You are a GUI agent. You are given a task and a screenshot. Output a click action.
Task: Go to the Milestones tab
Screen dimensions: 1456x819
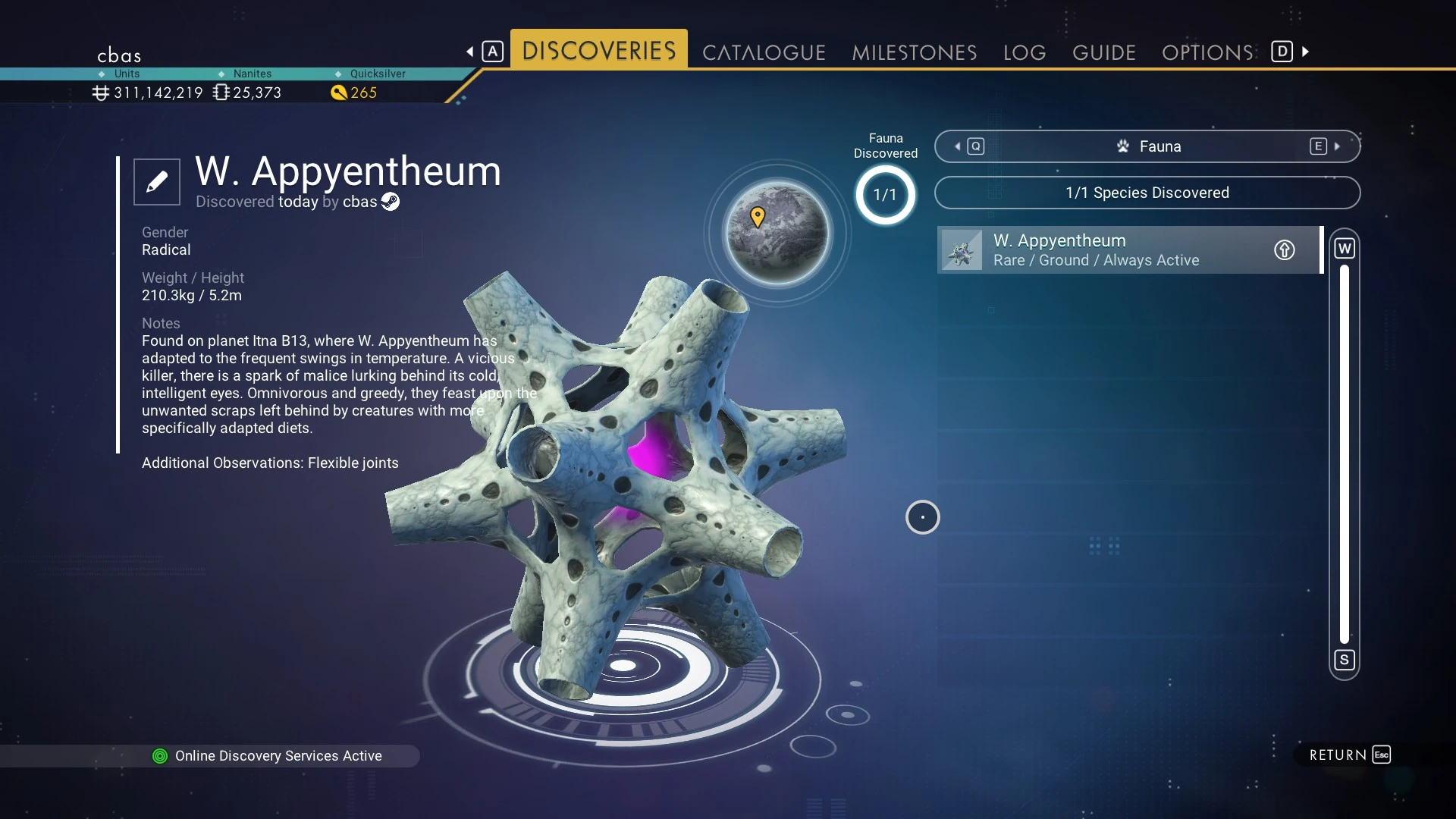pos(914,52)
